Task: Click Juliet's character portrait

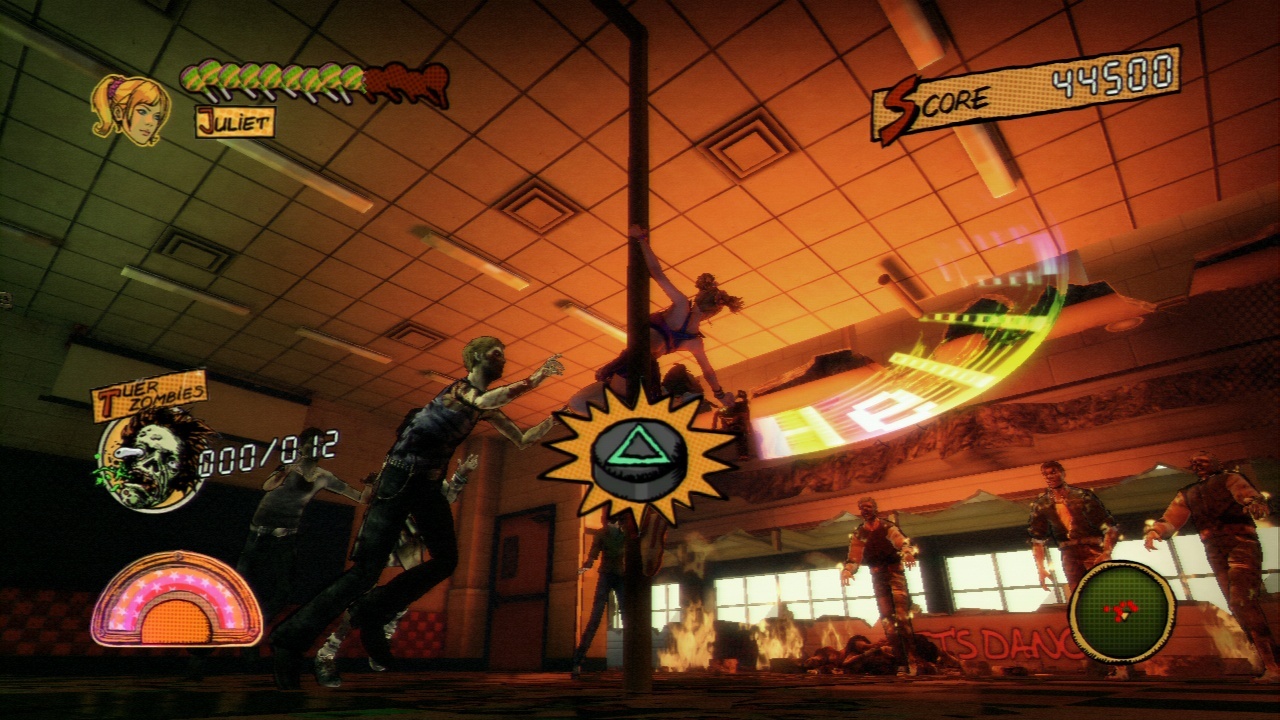Action: [128, 107]
